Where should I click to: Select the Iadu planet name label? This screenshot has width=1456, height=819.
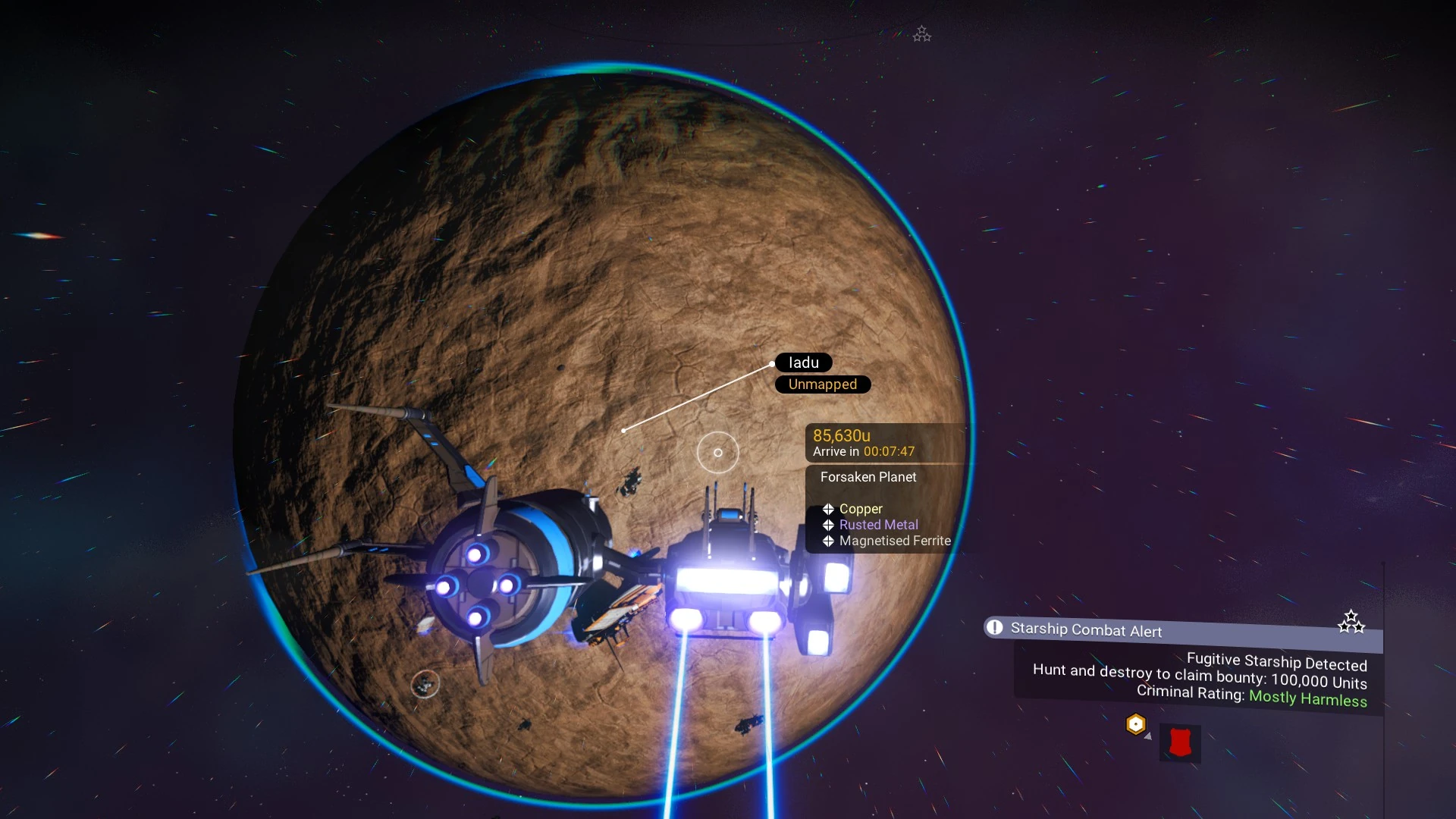pos(803,362)
